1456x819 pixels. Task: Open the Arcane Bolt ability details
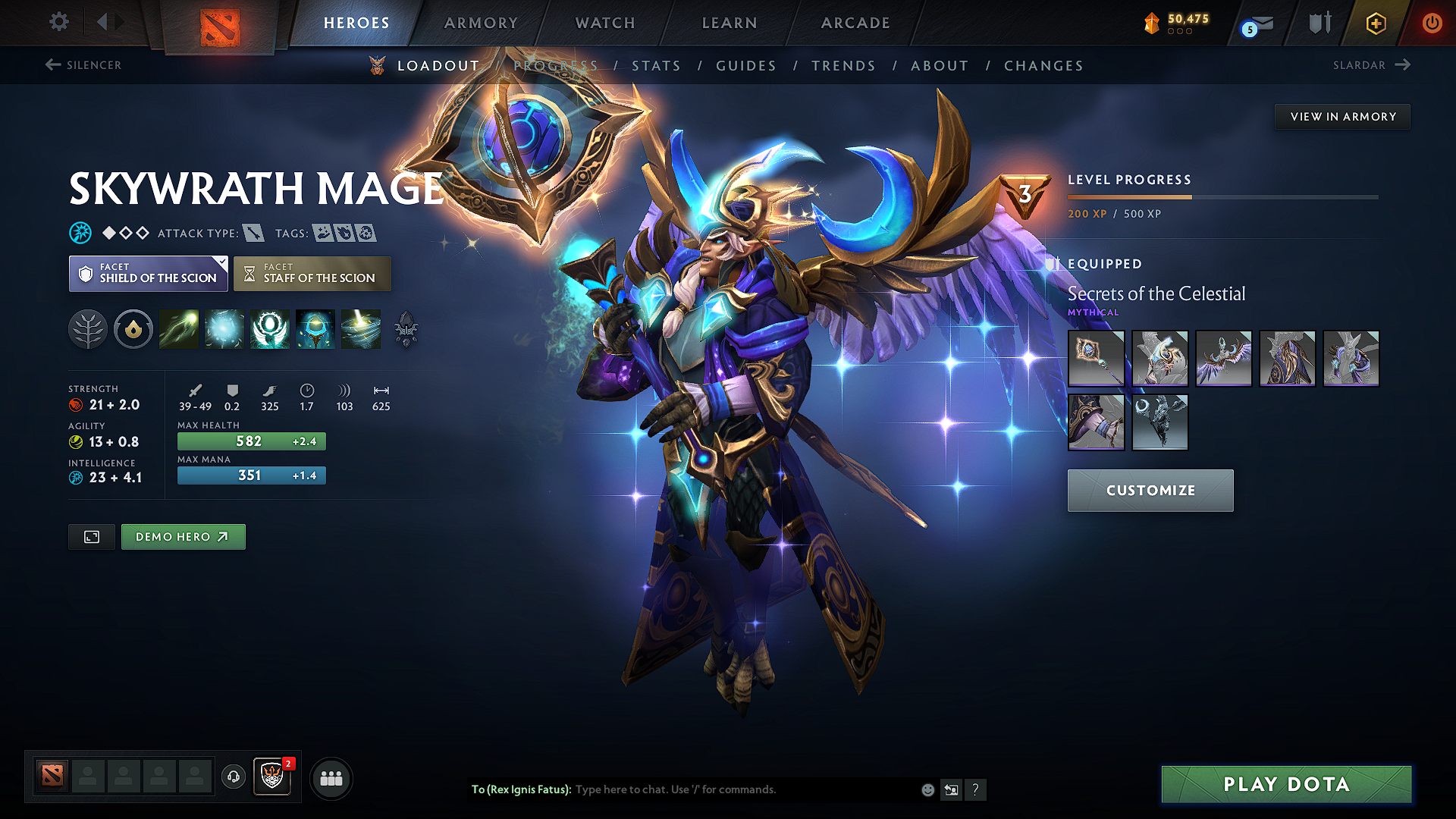coord(179,329)
